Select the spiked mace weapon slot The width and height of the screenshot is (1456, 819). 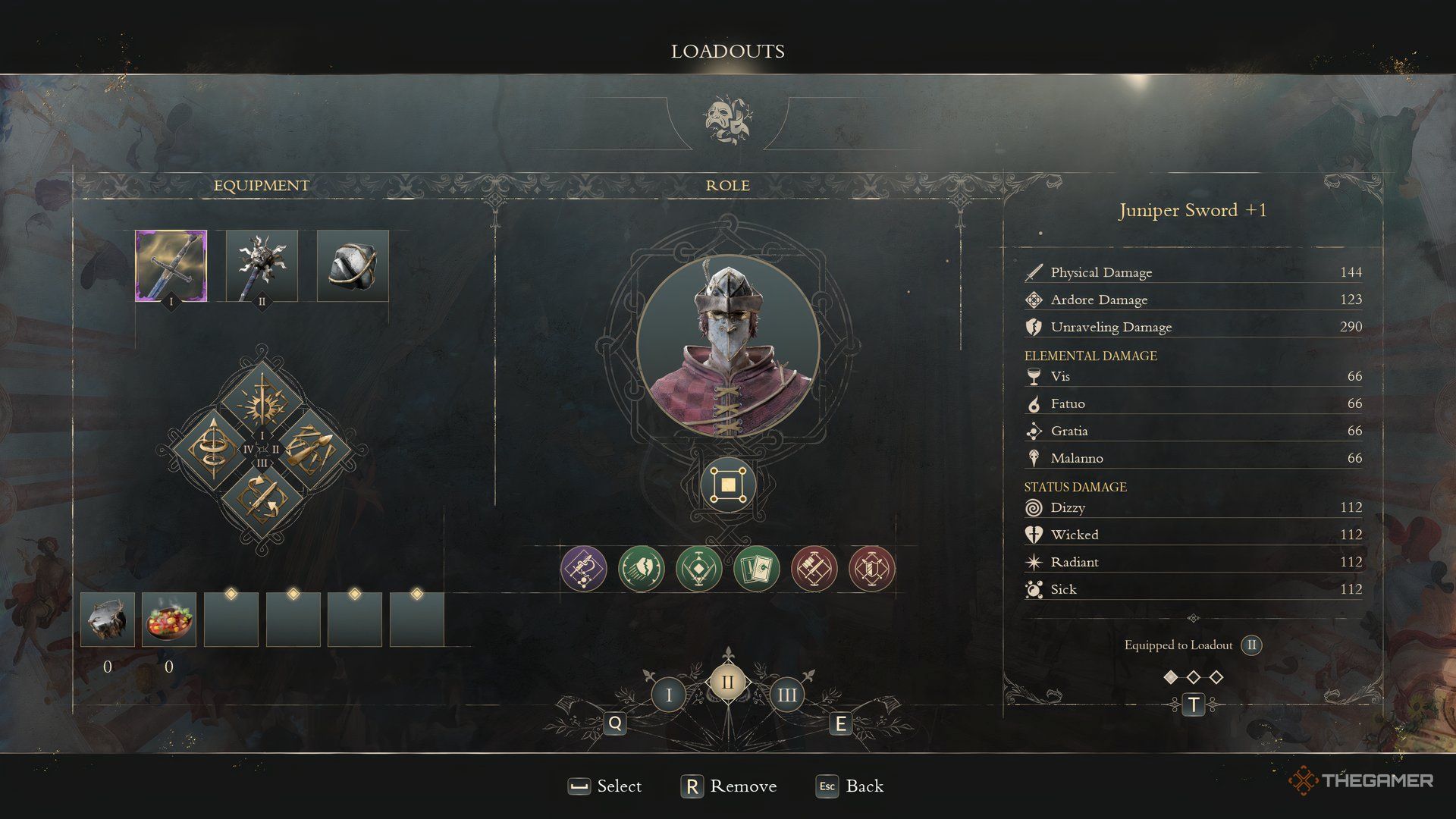tap(262, 265)
